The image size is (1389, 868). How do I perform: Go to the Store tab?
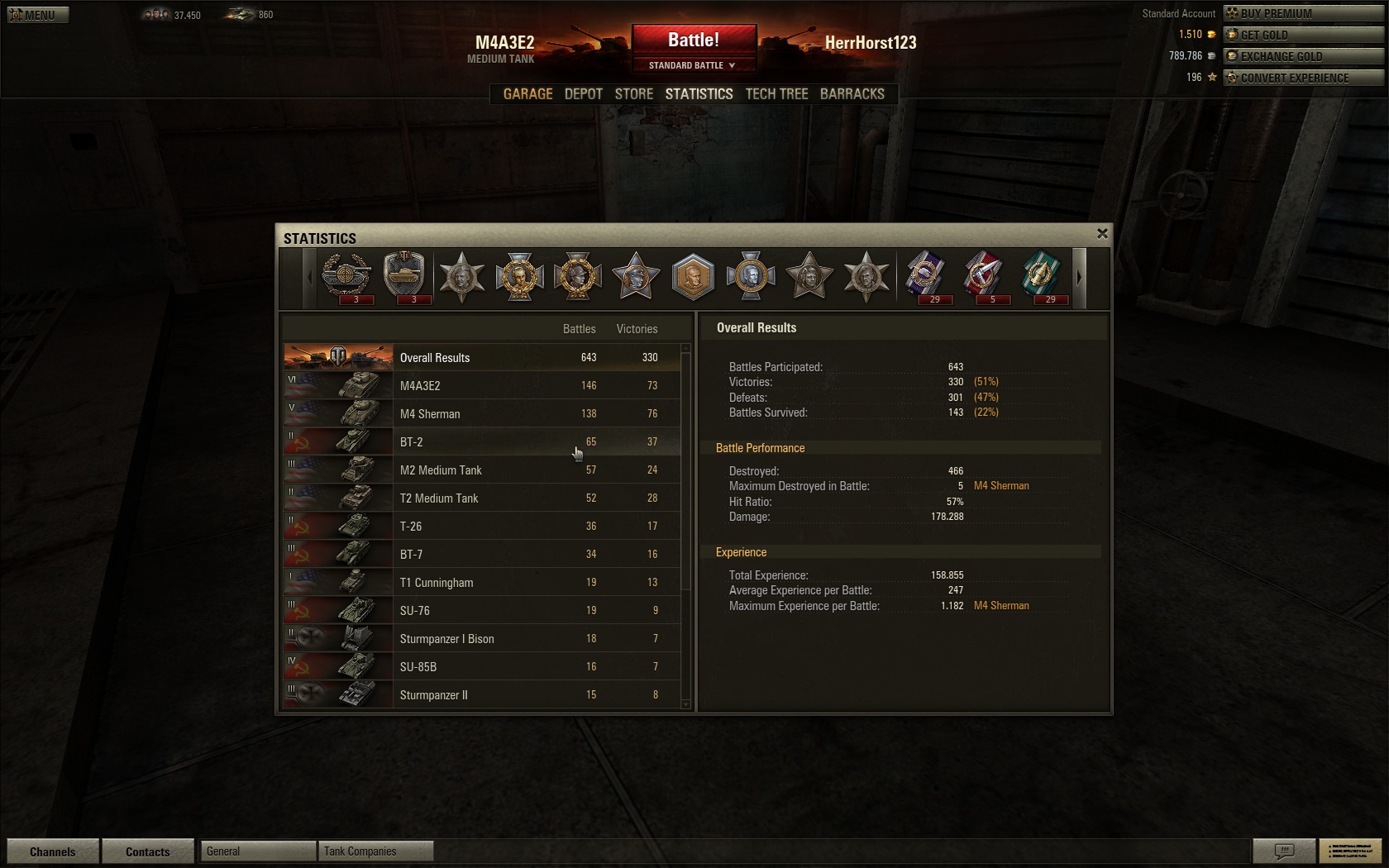[x=634, y=94]
